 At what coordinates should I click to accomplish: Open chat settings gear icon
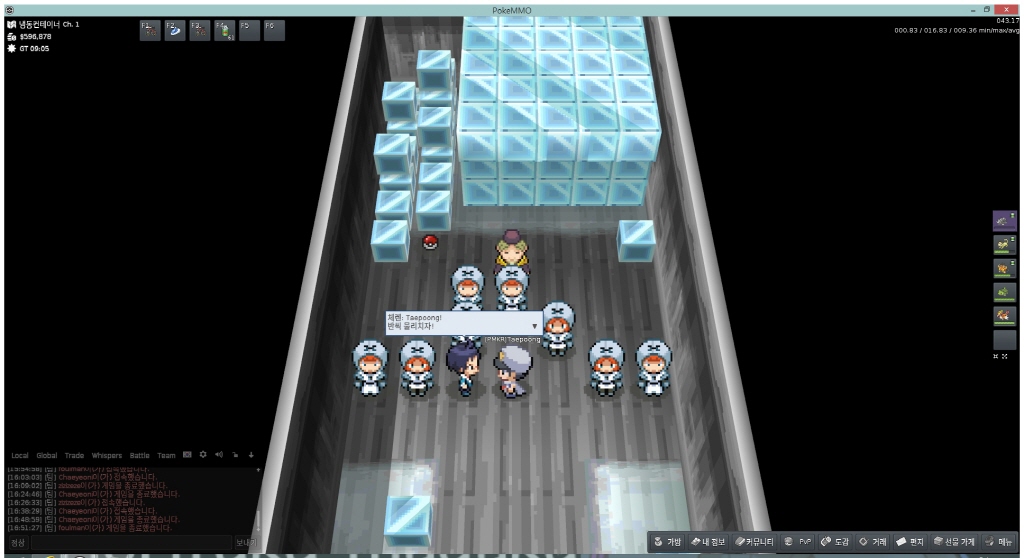pyautogui.click(x=203, y=455)
